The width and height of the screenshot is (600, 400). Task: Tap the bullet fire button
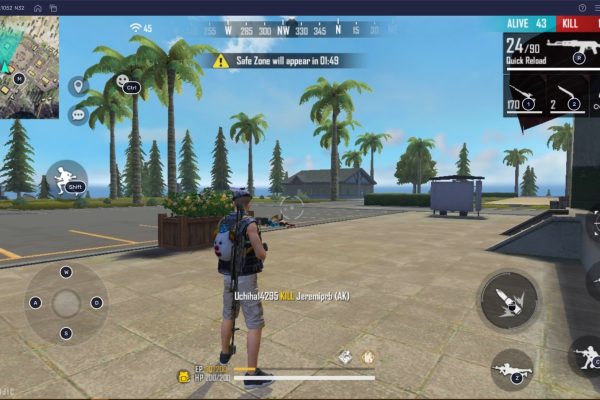(x=508, y=300)
